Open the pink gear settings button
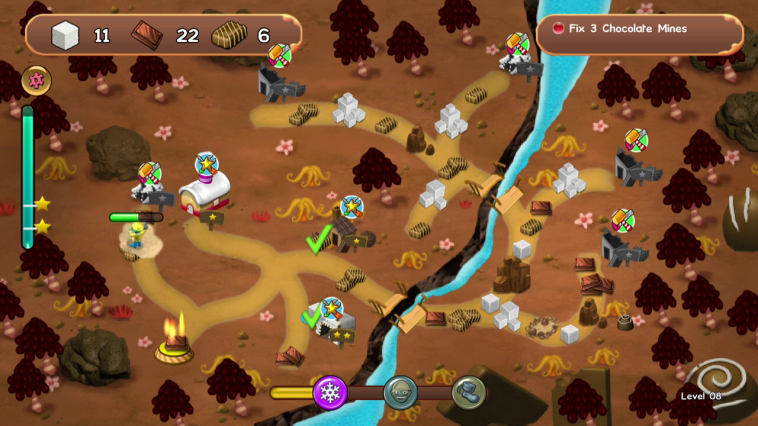 (x=37, y=81)
